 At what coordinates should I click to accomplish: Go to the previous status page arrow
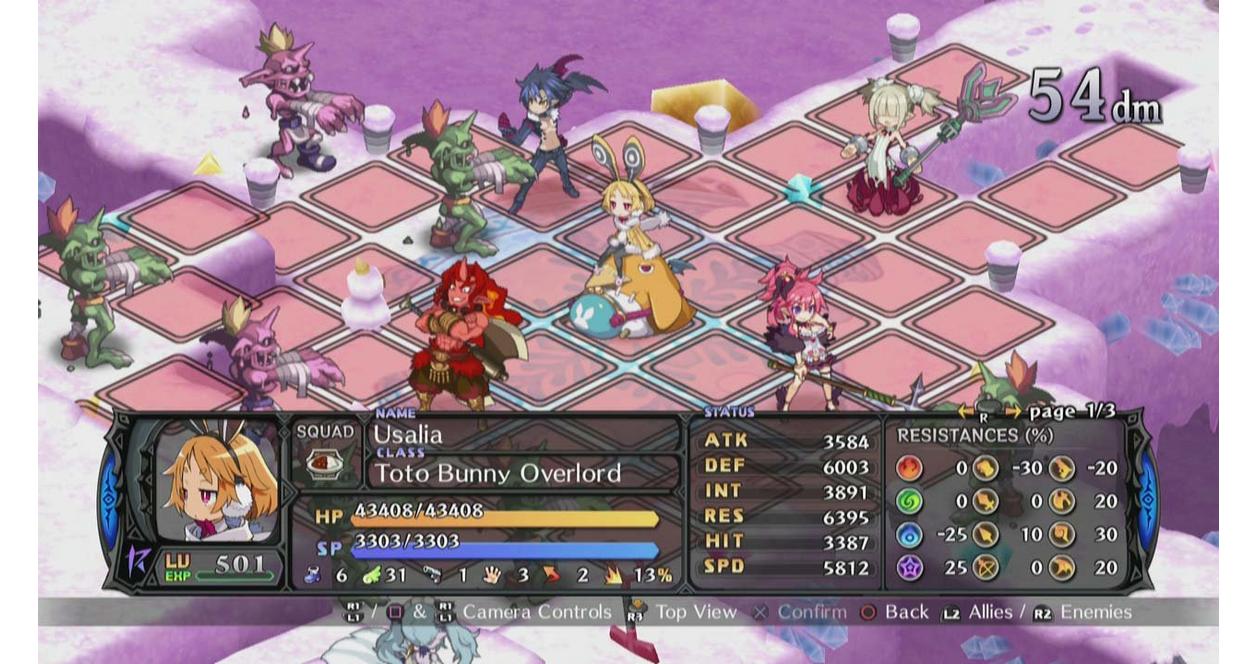point(965,412)
